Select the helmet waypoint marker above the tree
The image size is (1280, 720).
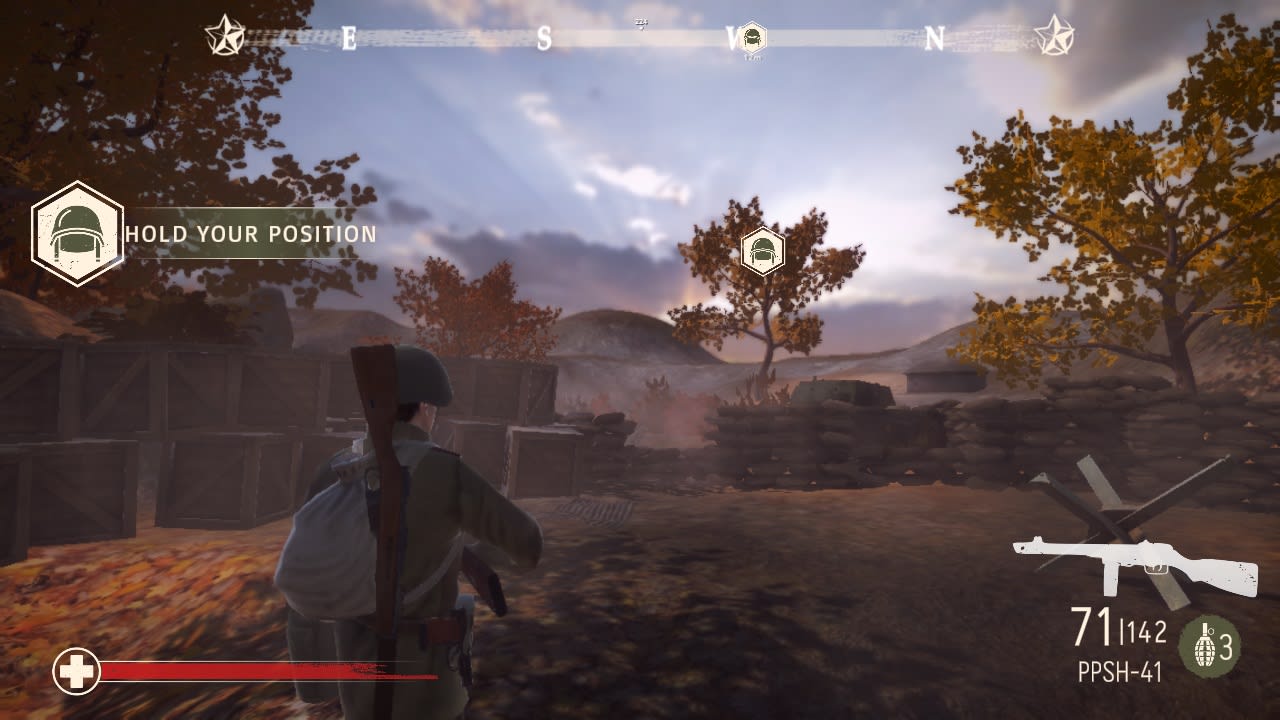[x=763, y=252]
